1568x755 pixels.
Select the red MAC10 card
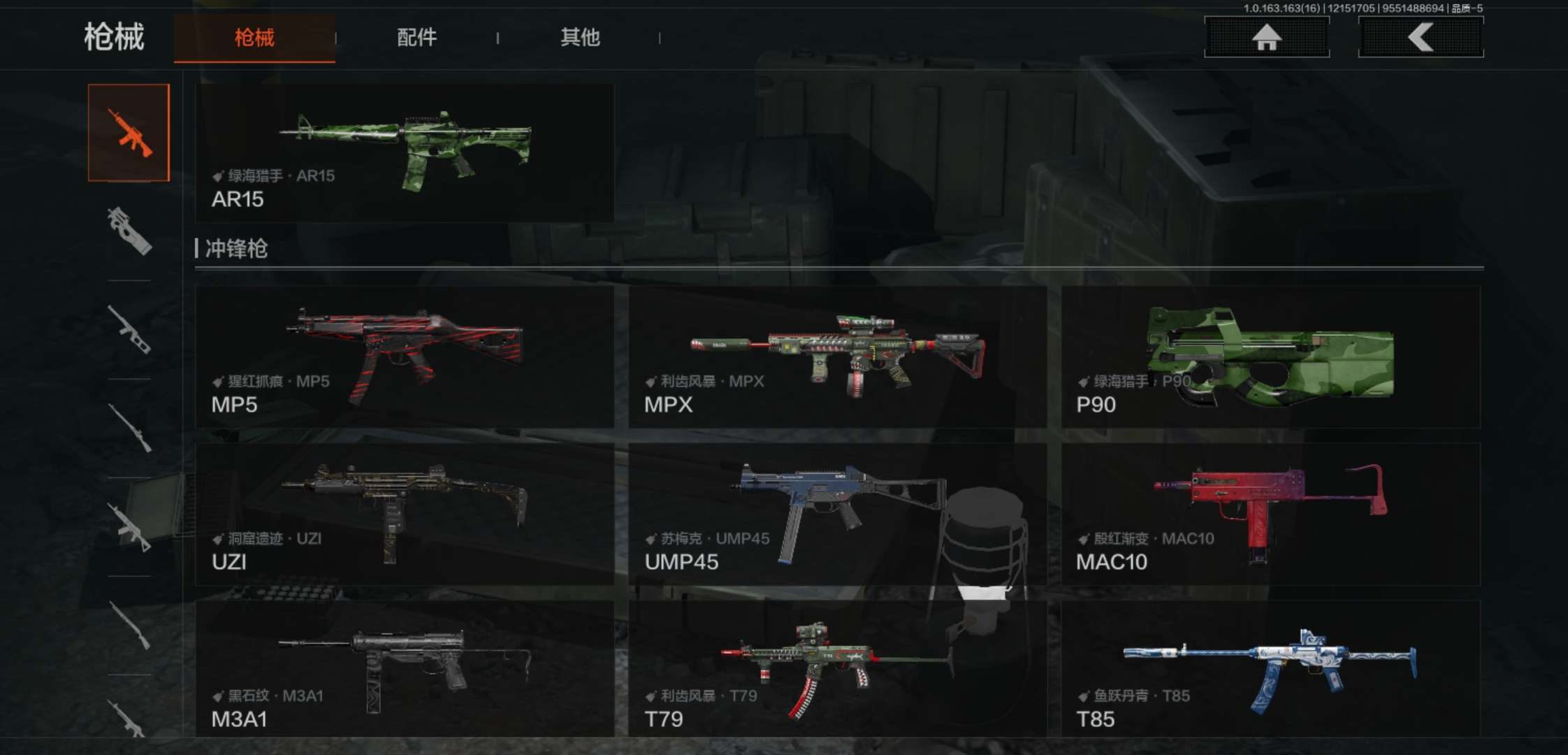1270,514
